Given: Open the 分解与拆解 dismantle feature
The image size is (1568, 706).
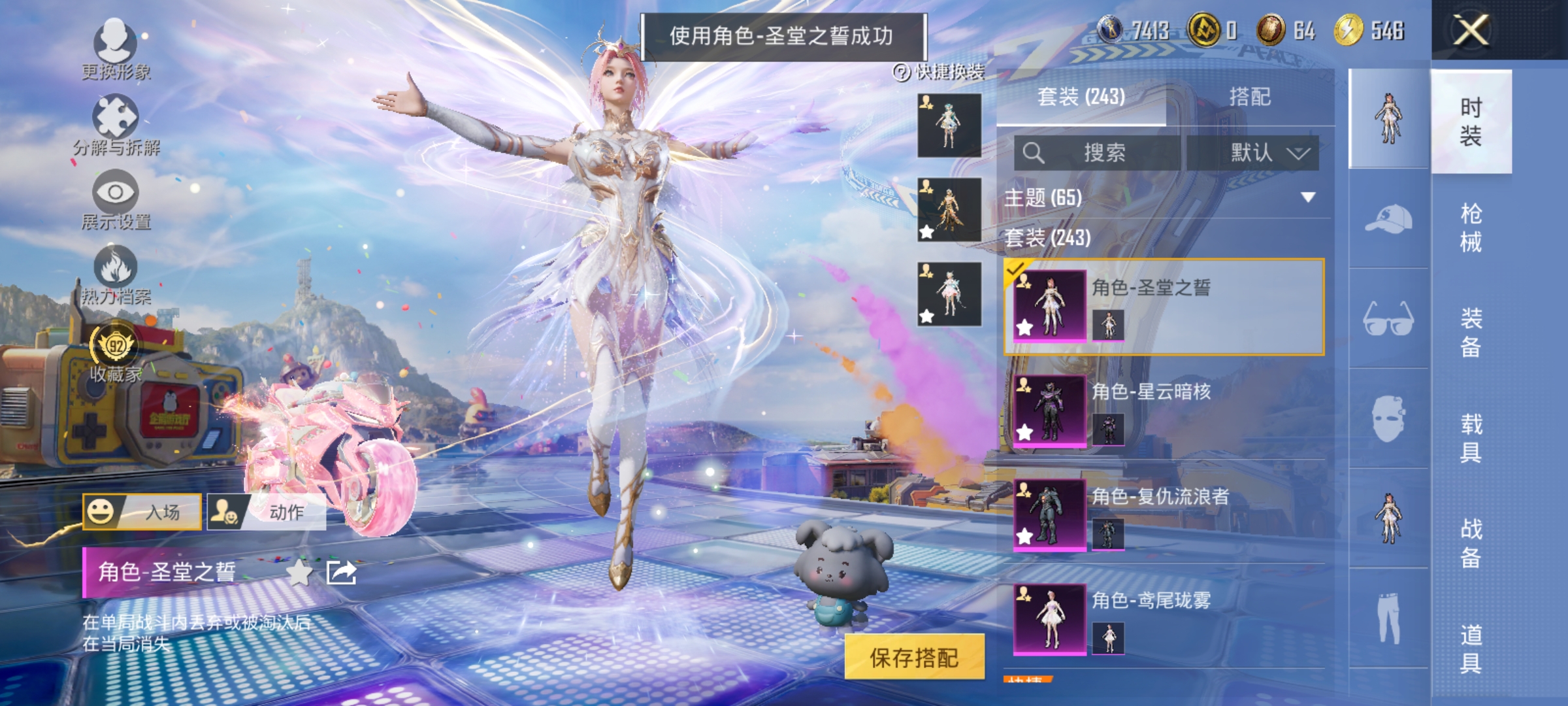Looking at the screenshot, I should (115, 124).
